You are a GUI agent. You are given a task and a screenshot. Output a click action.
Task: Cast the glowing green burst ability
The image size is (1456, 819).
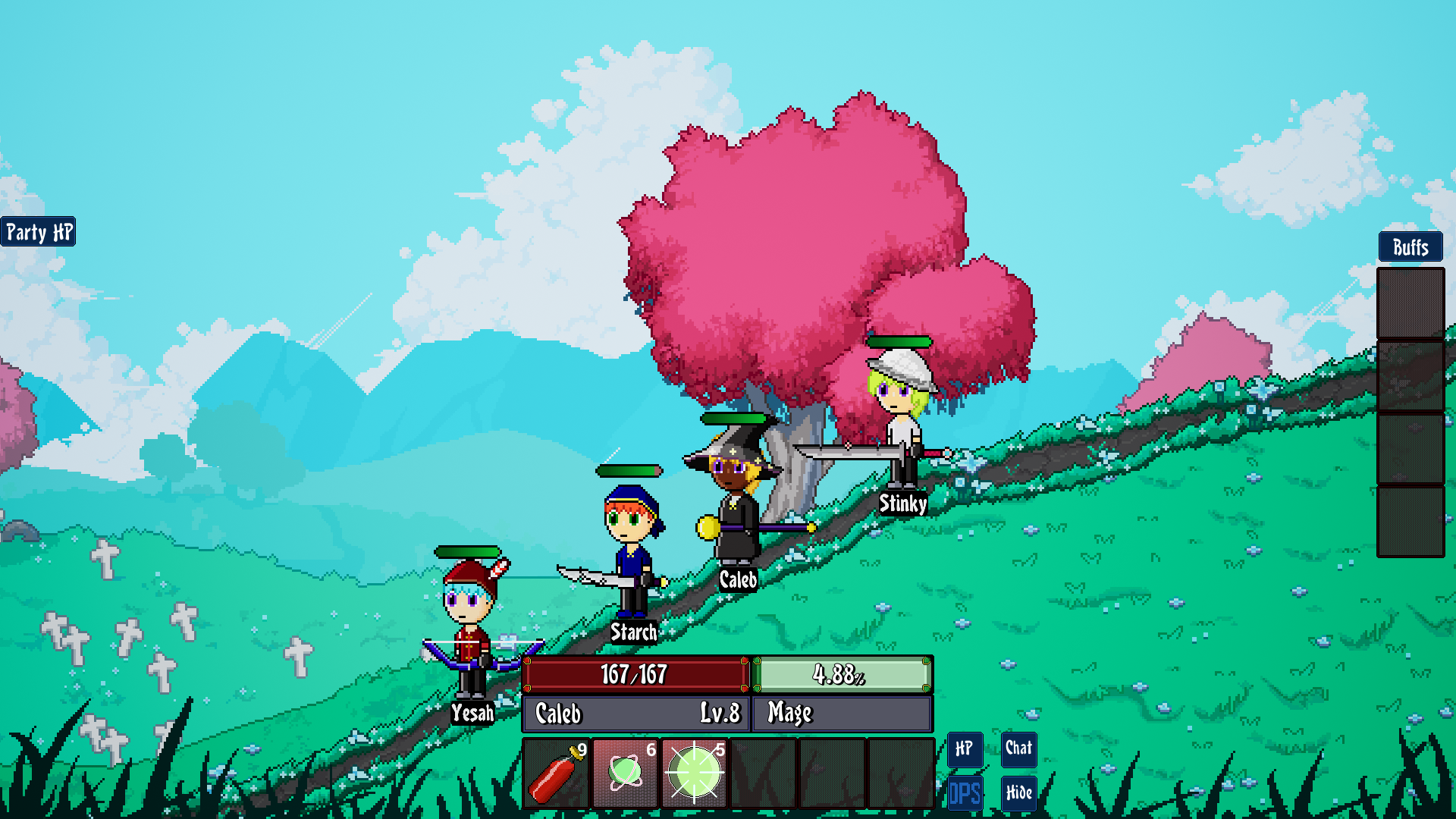(694, 773)
